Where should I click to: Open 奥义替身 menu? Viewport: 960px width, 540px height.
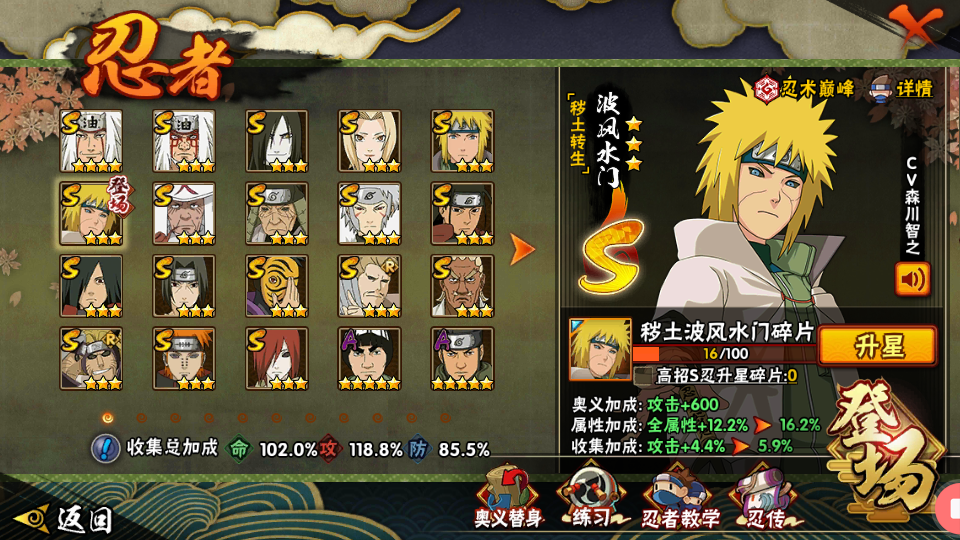click(x=508, y=498)
